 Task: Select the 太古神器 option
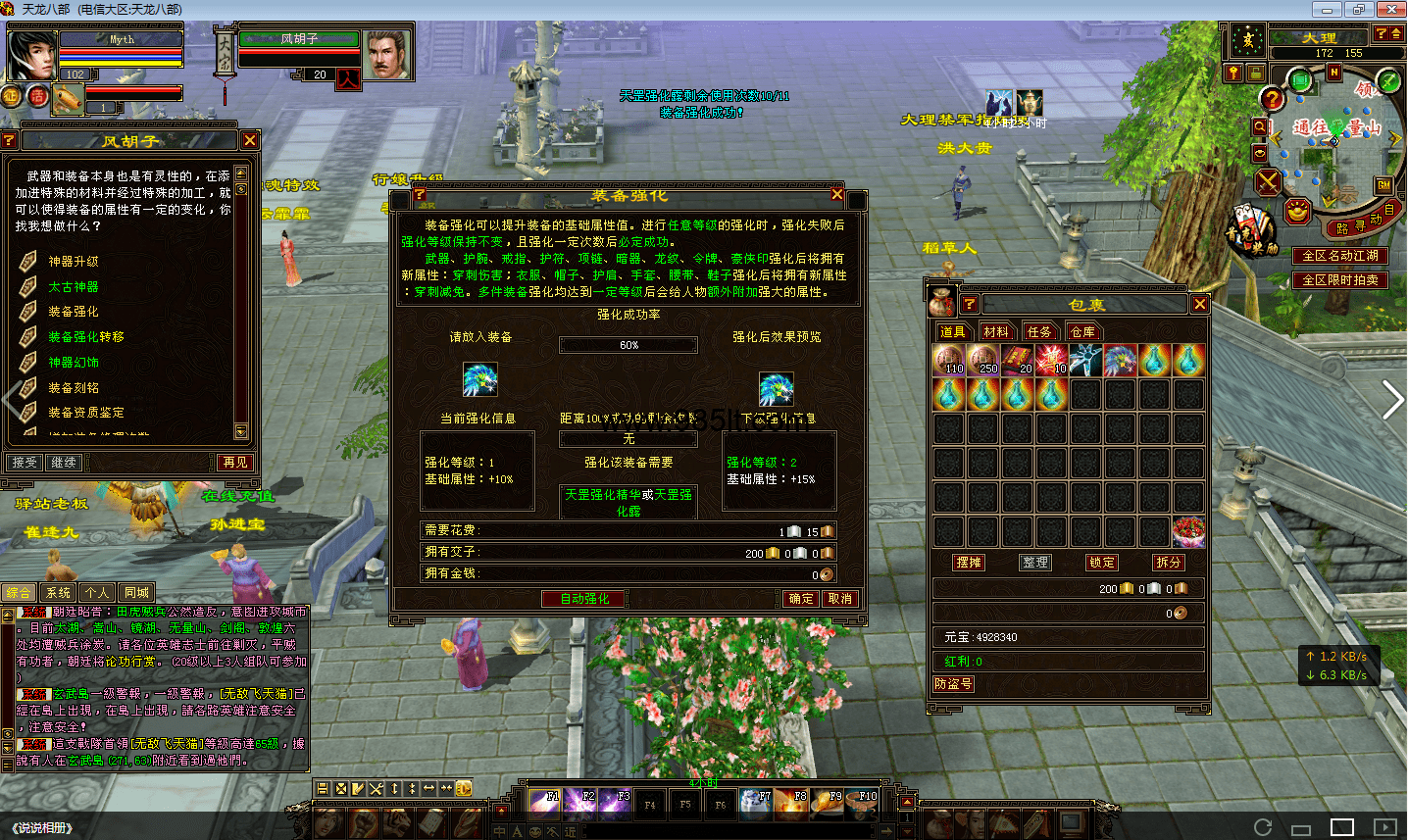pyautogui.click(x=74, y=287)
